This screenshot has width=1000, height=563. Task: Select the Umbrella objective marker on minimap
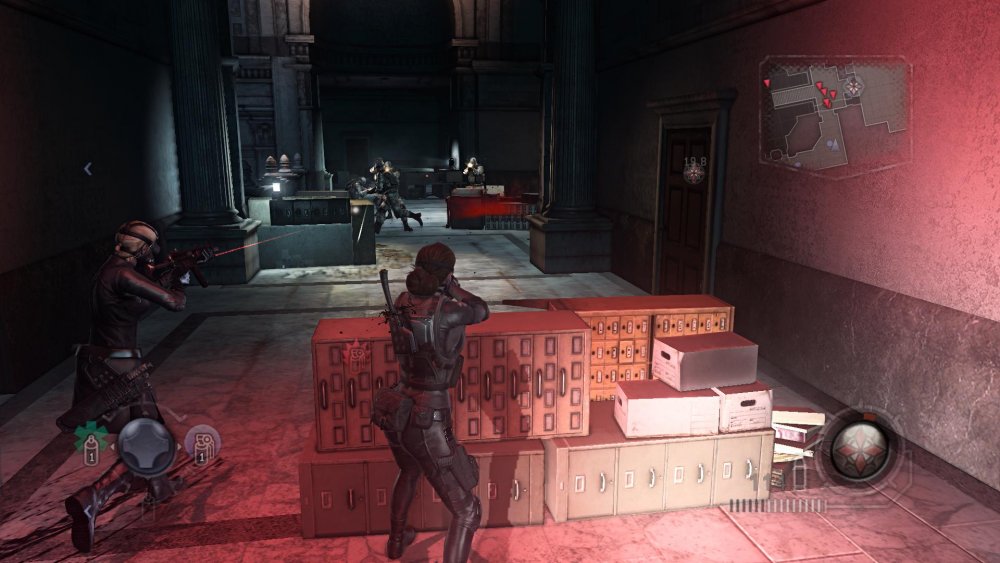pyautogui.click(x=853, y=87)
